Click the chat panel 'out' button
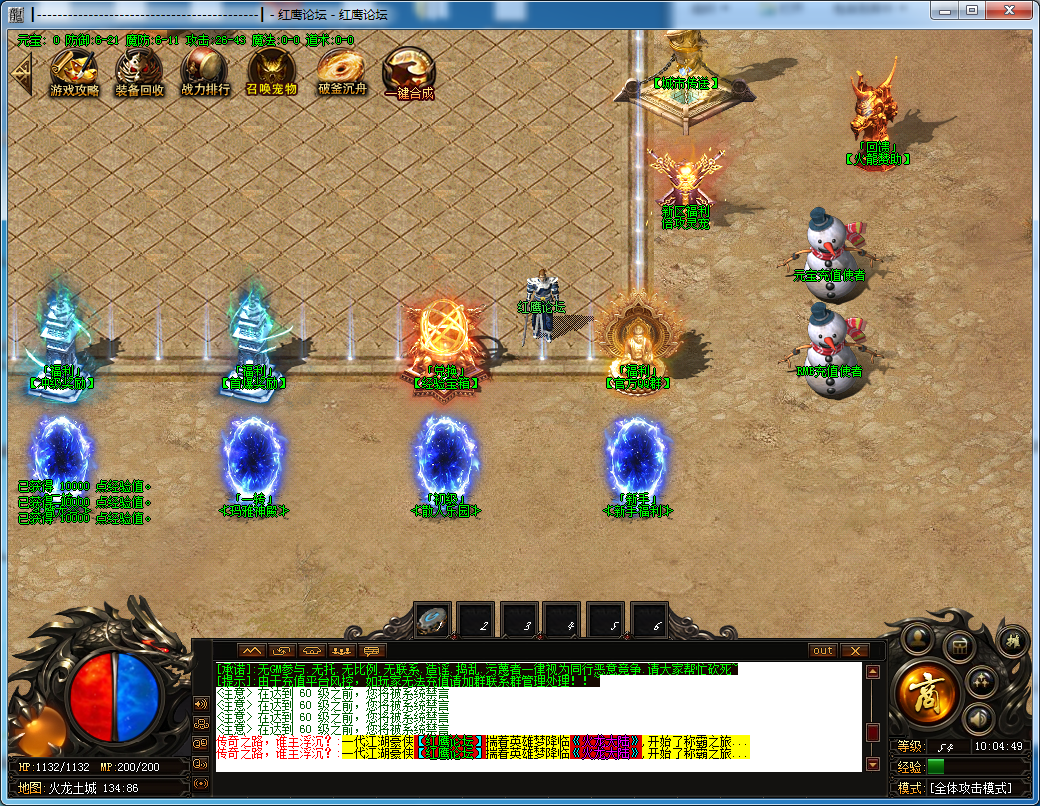 click(822, 650)
